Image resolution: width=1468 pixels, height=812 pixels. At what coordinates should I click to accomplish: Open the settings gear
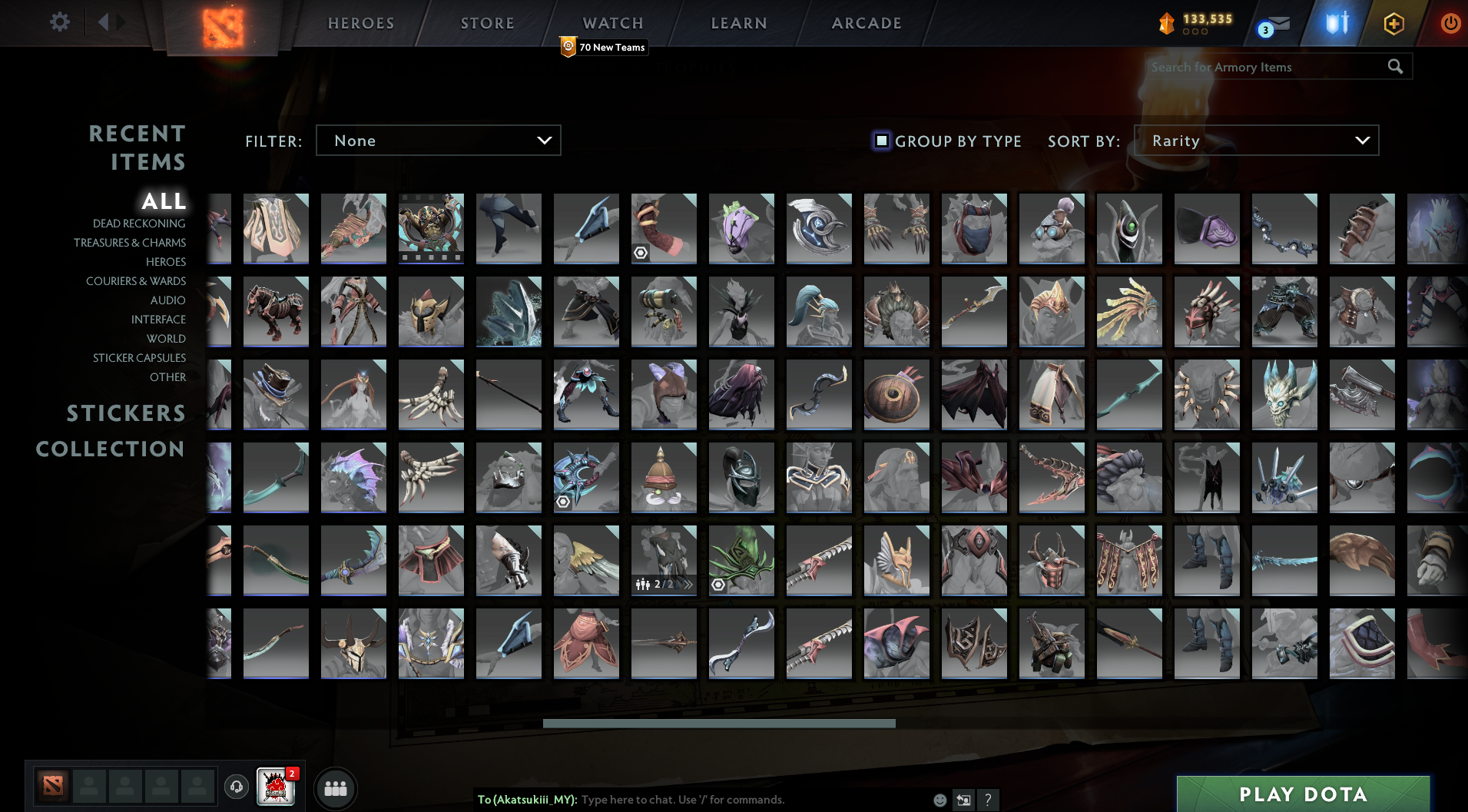(x=59, y=22)
